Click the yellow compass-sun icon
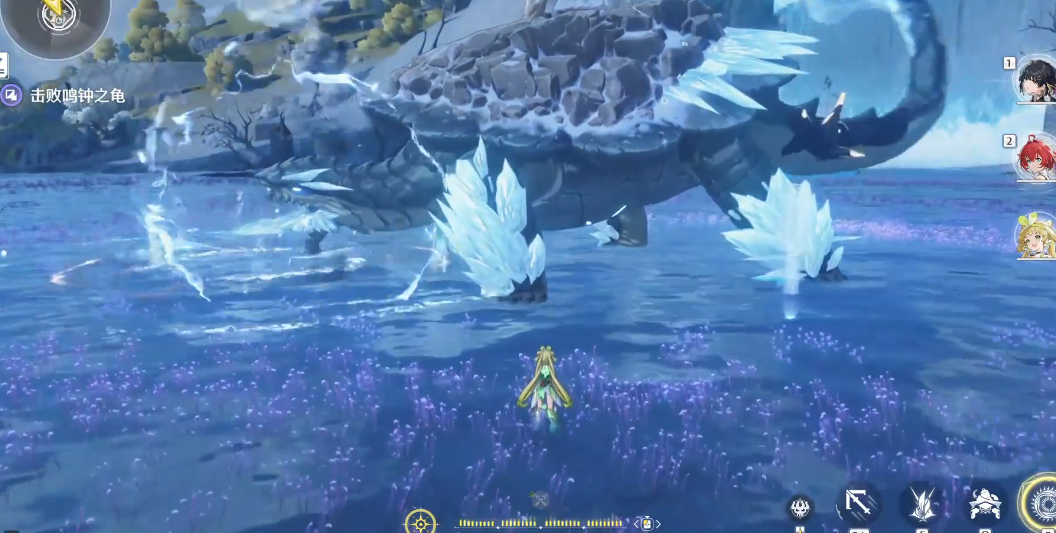This screenshot has width=1056, height=533. pyautogui.click(x=420, y=522)
